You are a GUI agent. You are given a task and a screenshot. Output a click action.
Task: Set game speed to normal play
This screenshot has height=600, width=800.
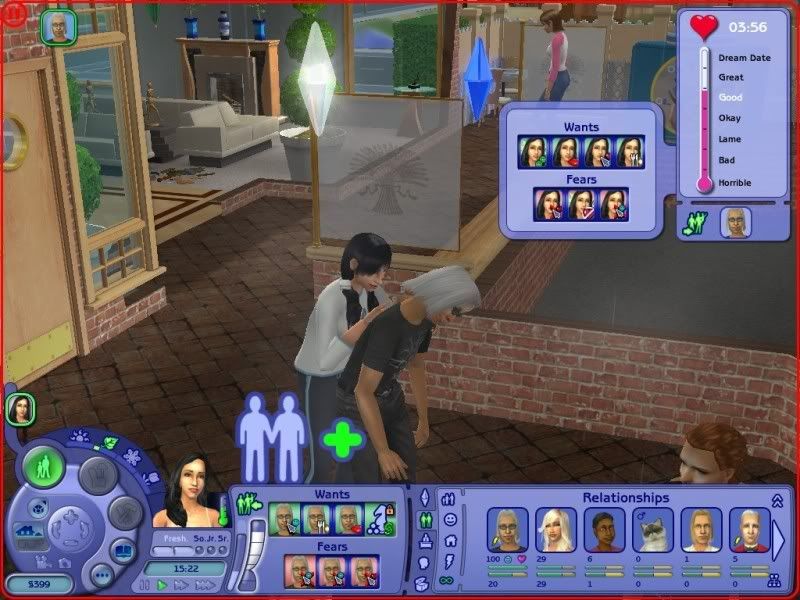pyautogui.click(x=161, y=584)
